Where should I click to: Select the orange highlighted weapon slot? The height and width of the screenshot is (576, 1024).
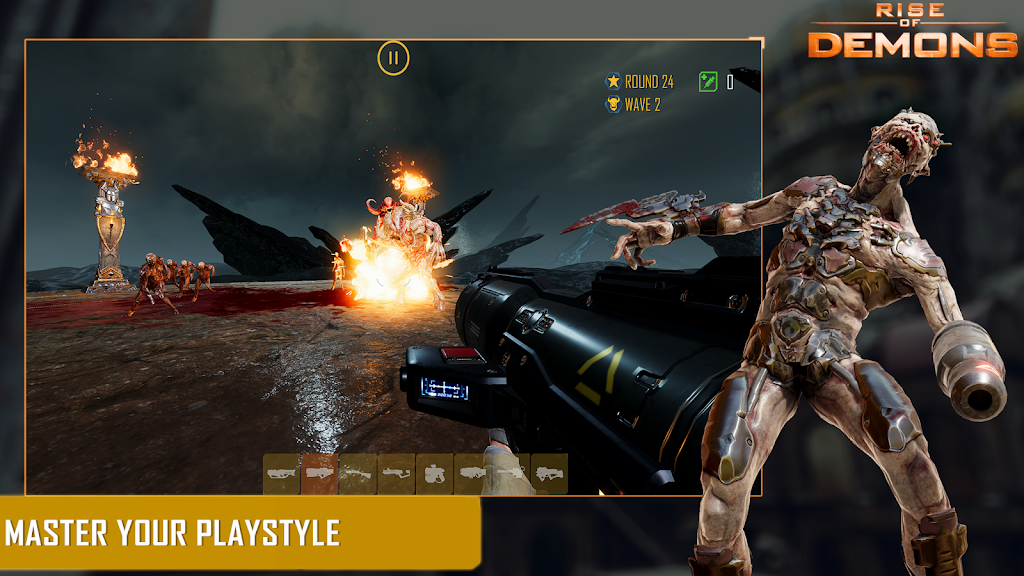[320, 473]
